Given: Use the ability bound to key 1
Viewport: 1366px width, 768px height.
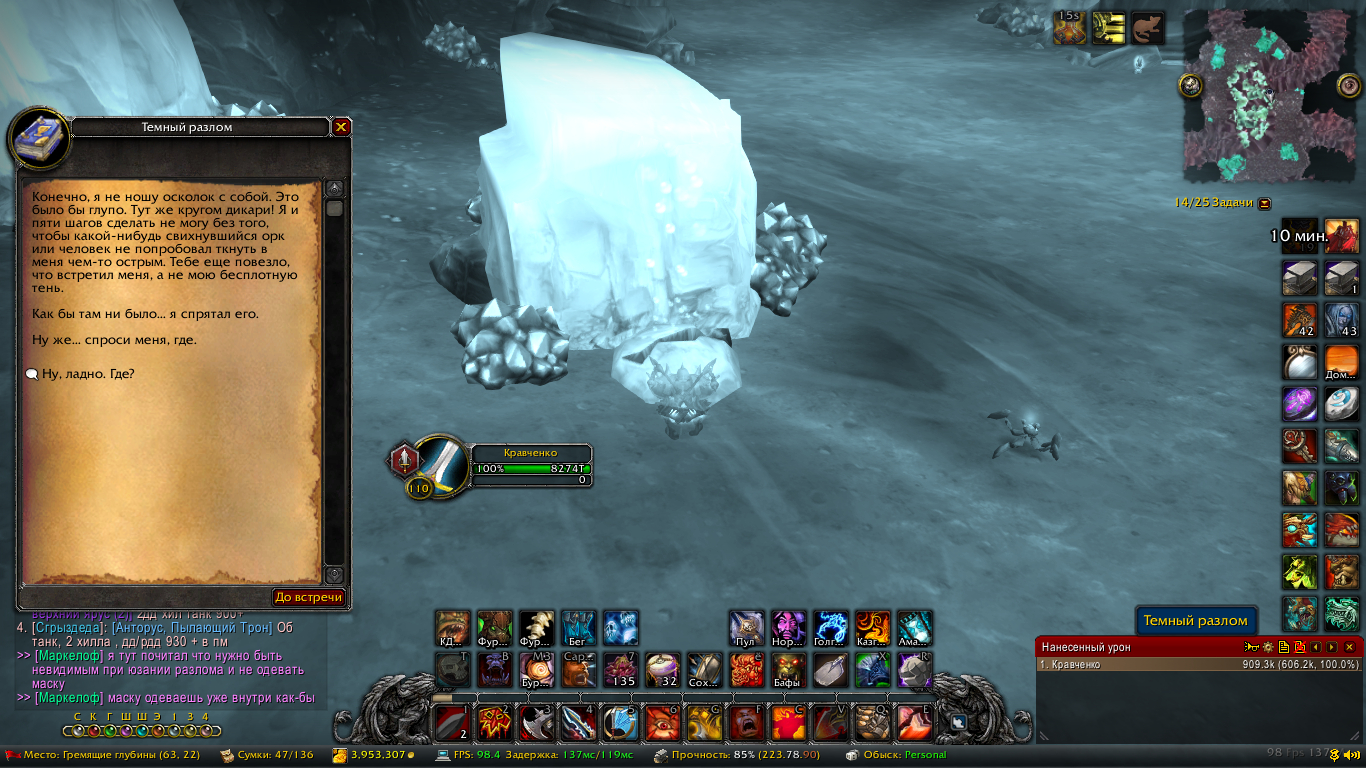Looking at the screenshot, I should pos(452,722).
